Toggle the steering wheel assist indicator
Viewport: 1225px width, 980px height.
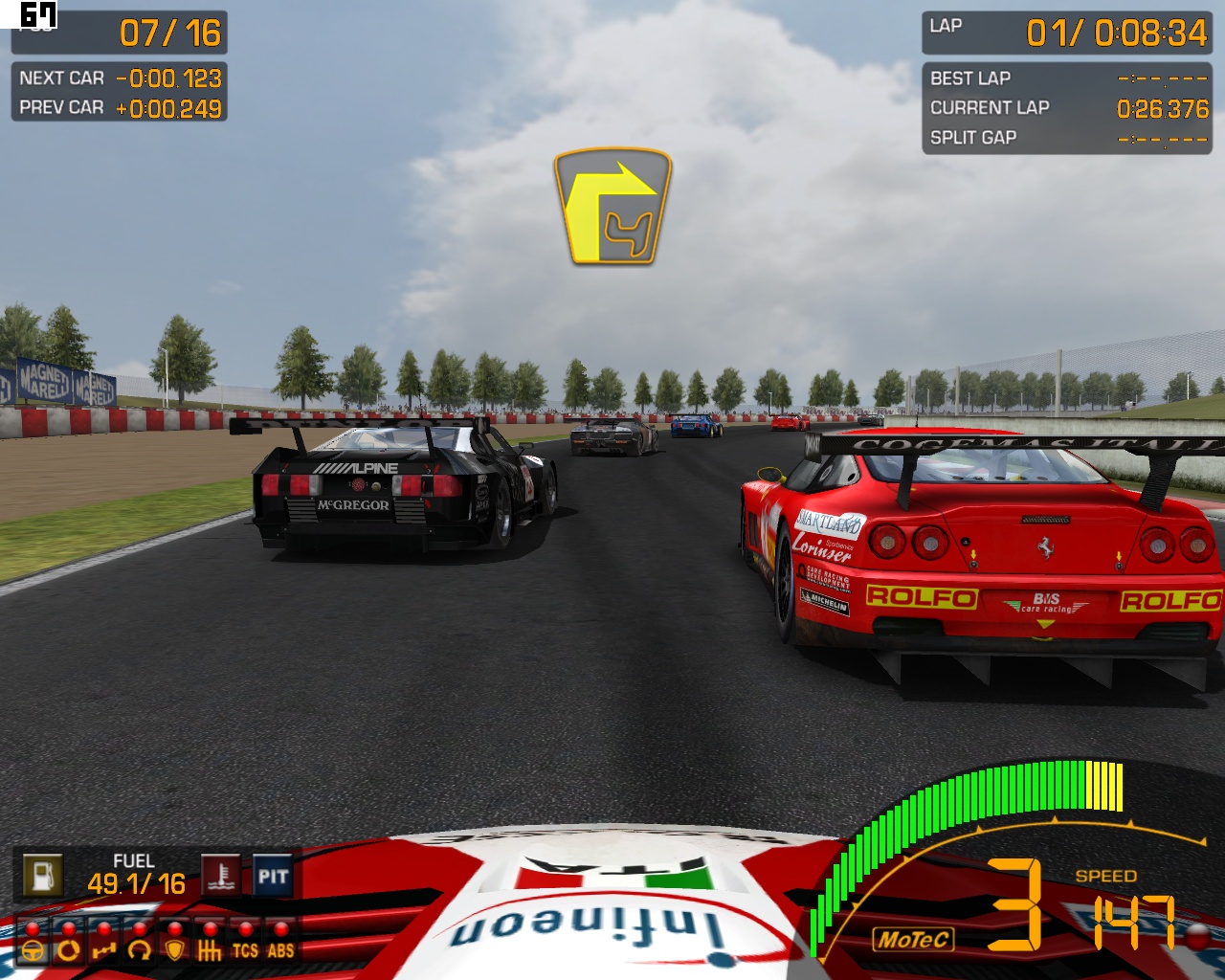33,949
